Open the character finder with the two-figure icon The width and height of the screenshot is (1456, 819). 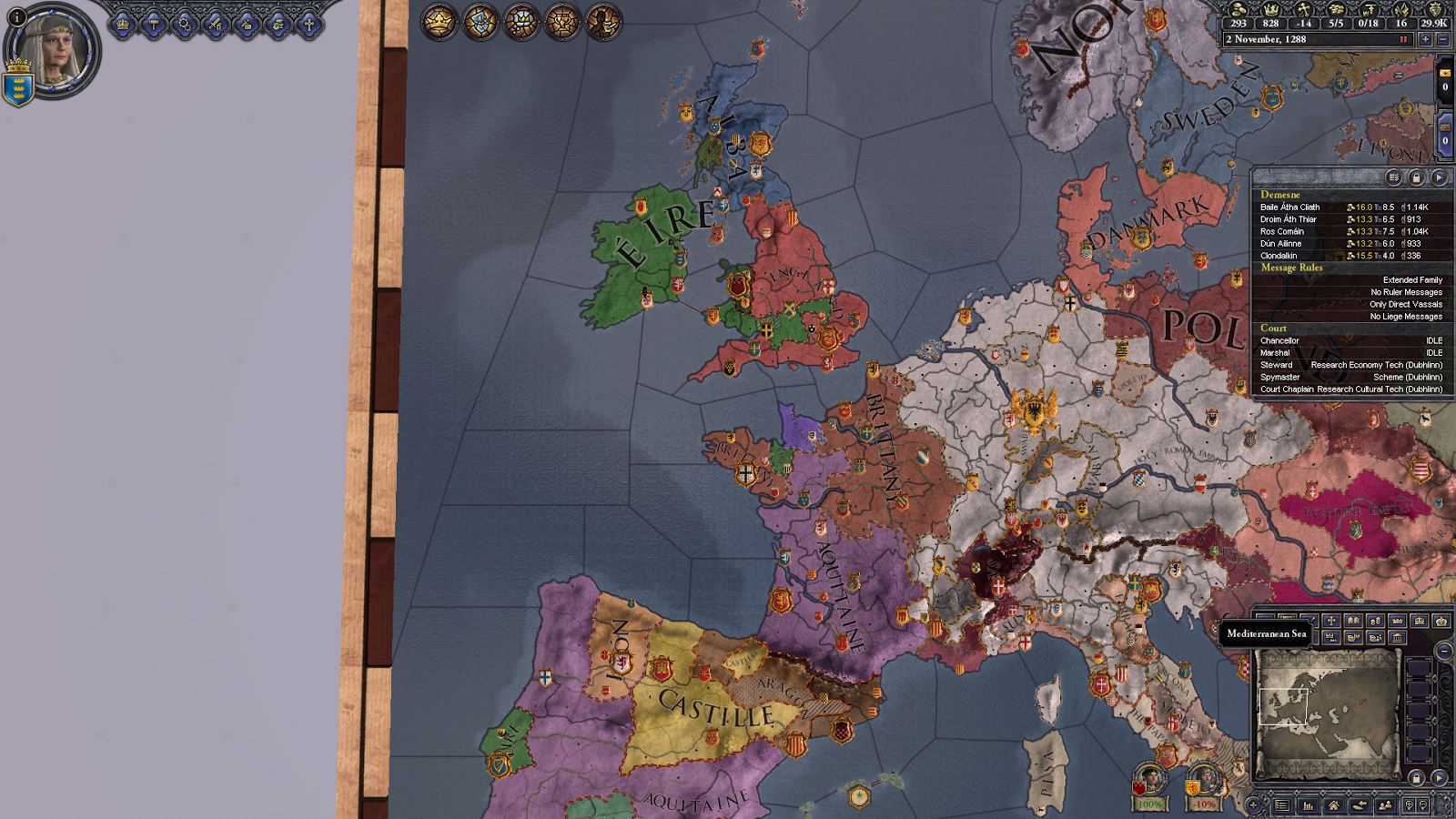click(x=1386, y=804)
